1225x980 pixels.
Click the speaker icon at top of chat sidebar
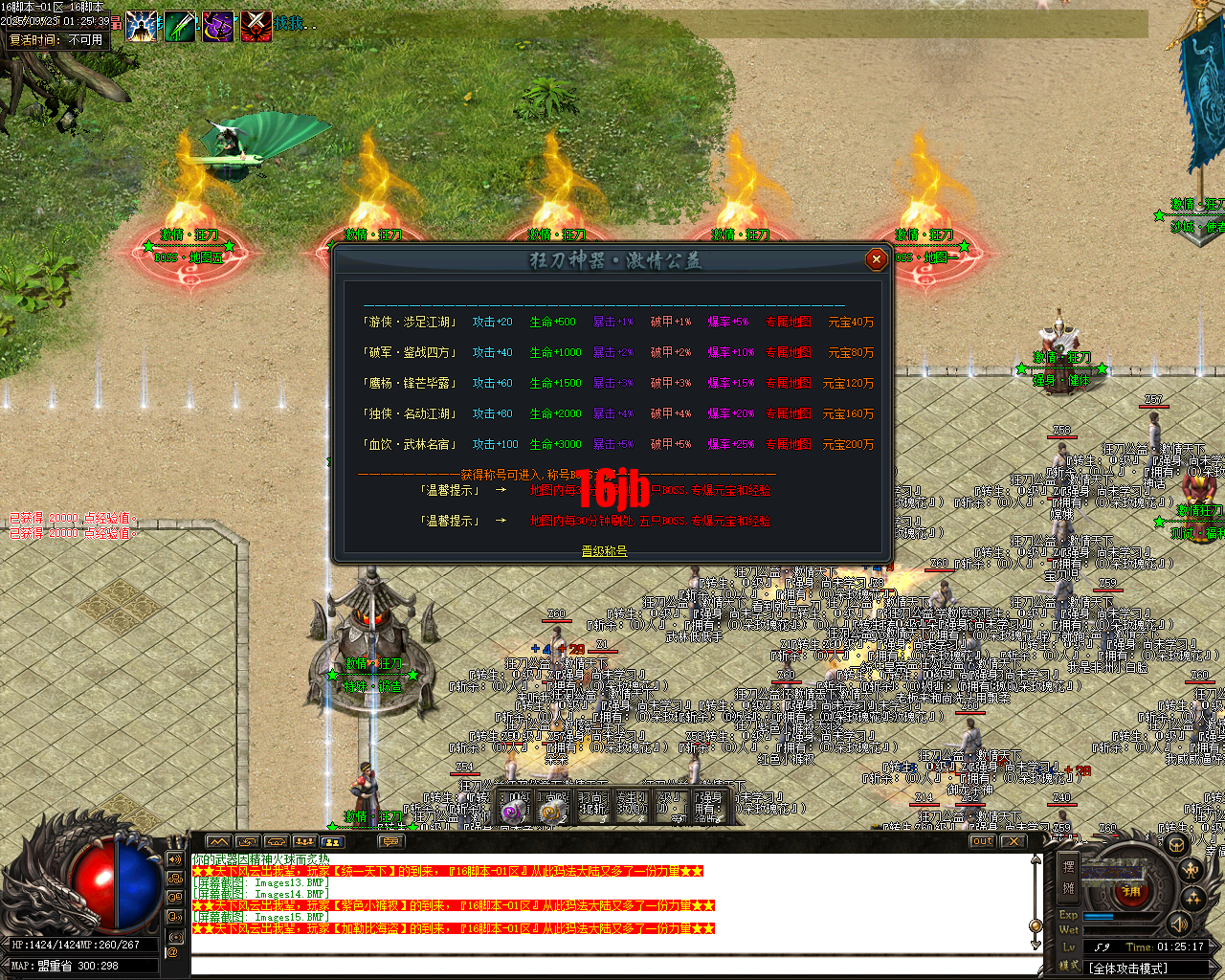(x=175, y=858)
